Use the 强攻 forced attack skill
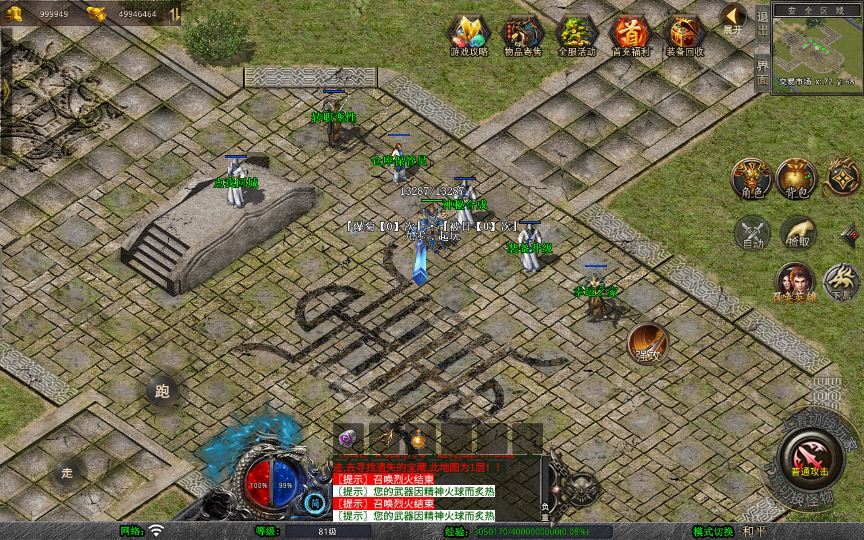Image resolution: width=864 pixels, height=540 pixels. click(647, 343)
